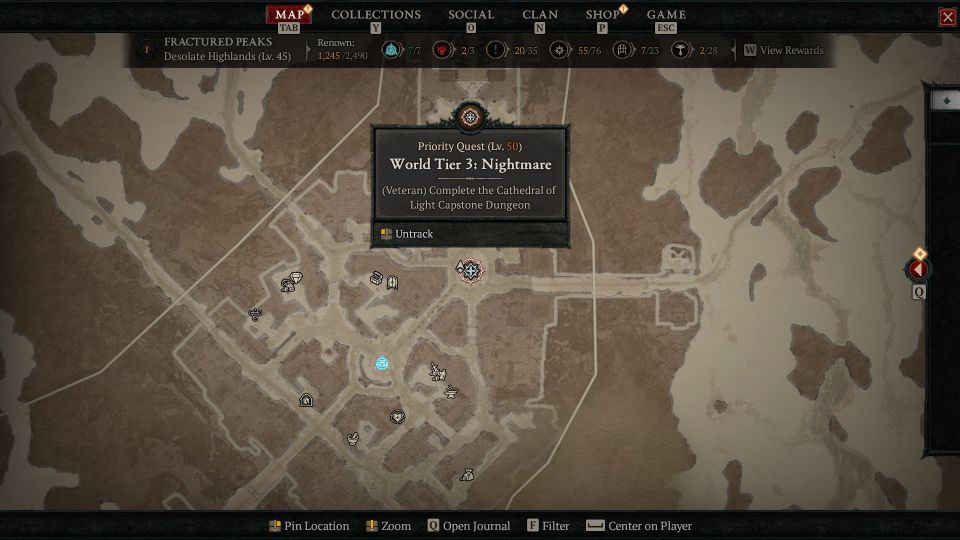960x540 pixels.
Task: Go to the Clan tab
Action: coord(540,14)
